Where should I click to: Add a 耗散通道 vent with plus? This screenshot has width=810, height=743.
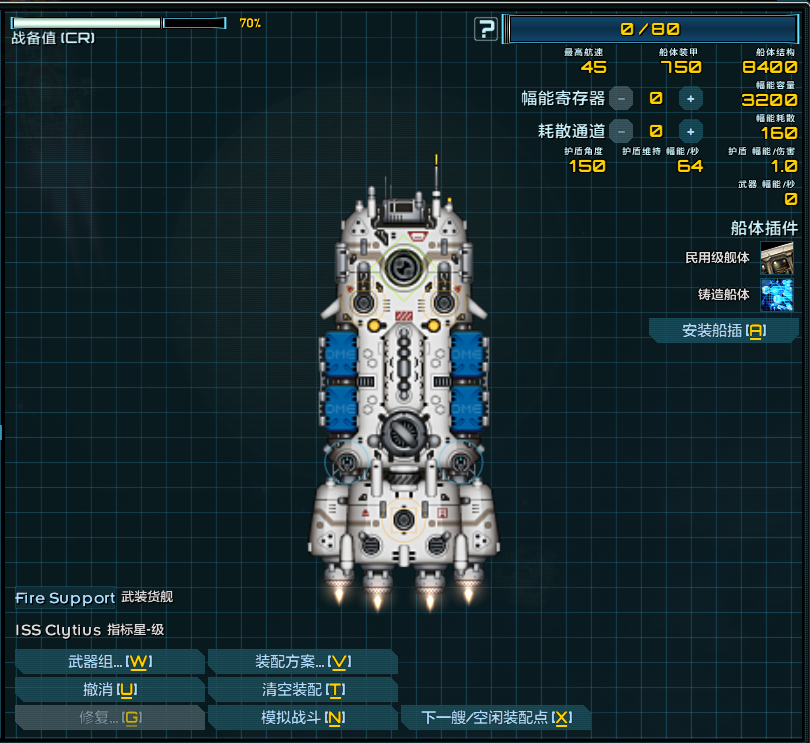point(690,130)
